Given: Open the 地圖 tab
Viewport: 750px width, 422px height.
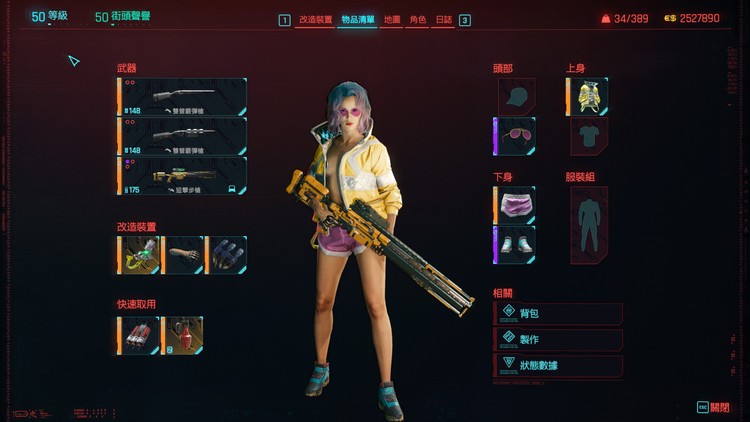Looking at the screenshot, I should pos(392,19).
